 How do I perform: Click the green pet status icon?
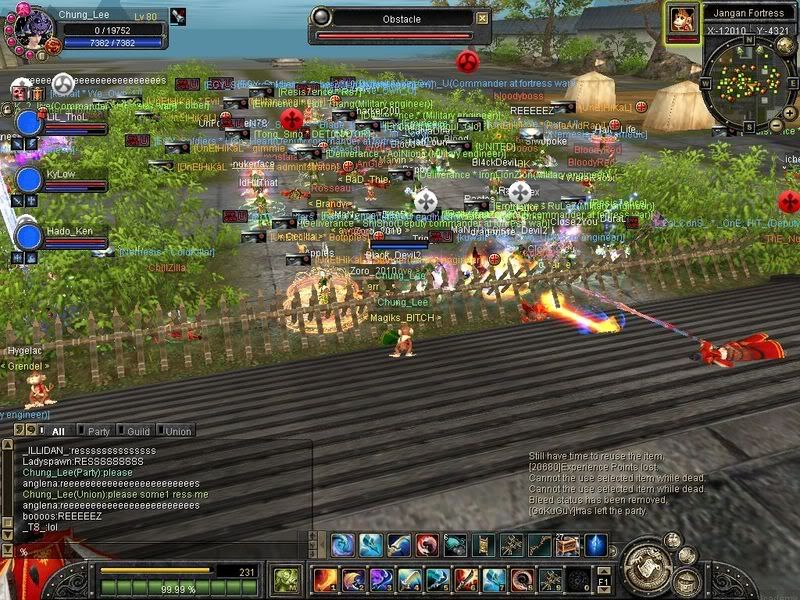(x=287, y=580)
